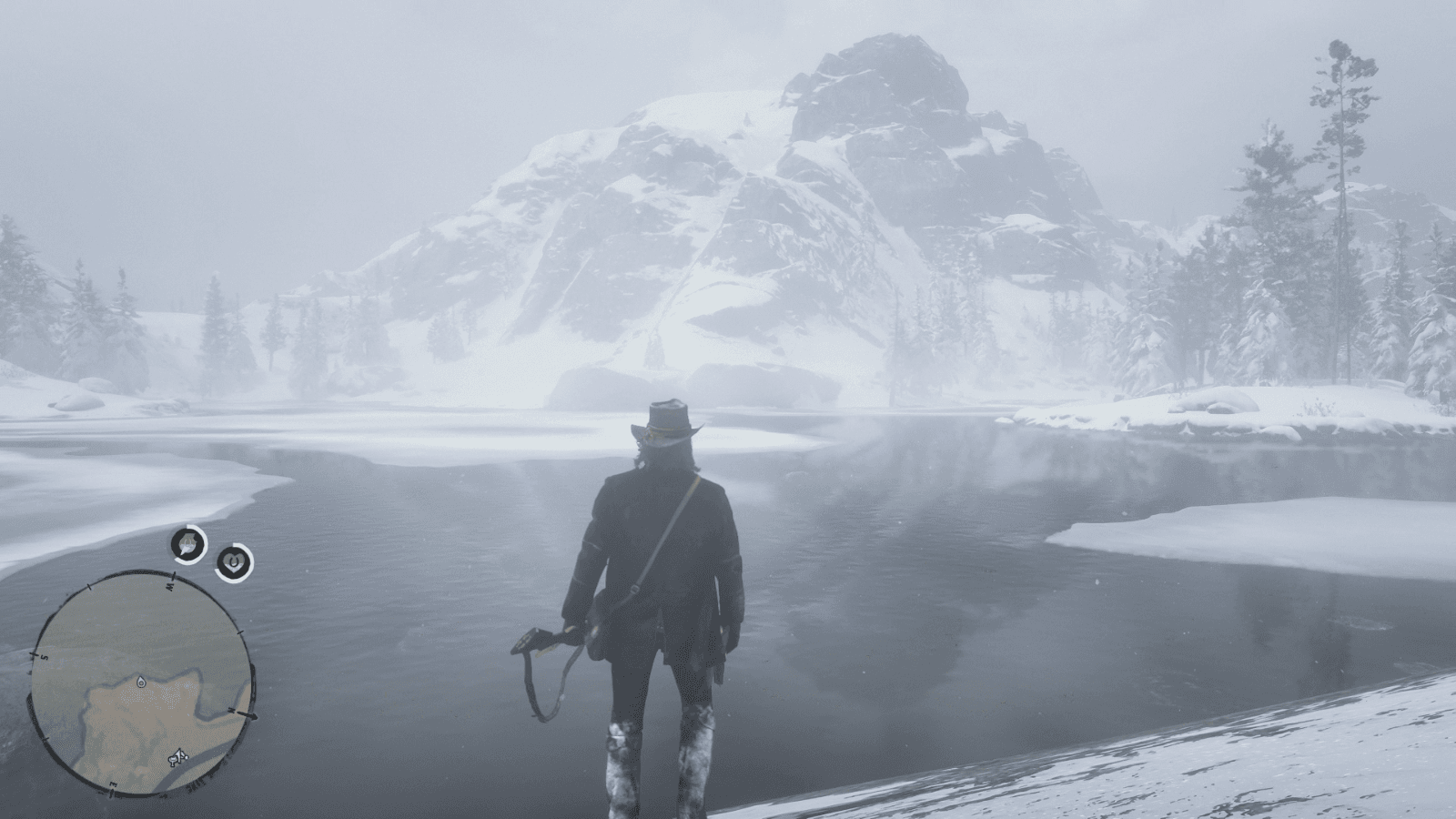The height and width of the screenshot is (819, 1456).
Task: Click the heart-shaped regeneration core icon
Action: pyautogui.click(x=234, y=561)
